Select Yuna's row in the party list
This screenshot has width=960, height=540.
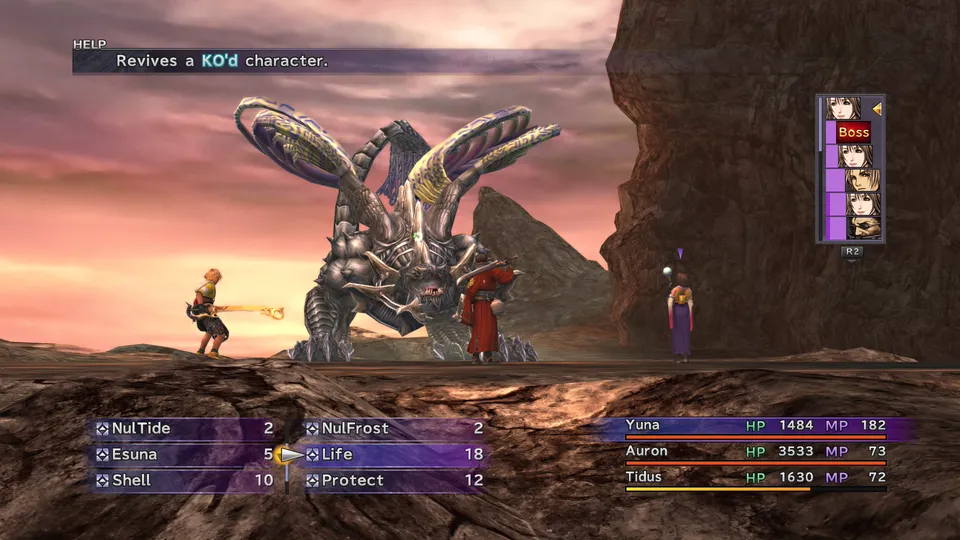pyautogui.click(x=755, y=426)
